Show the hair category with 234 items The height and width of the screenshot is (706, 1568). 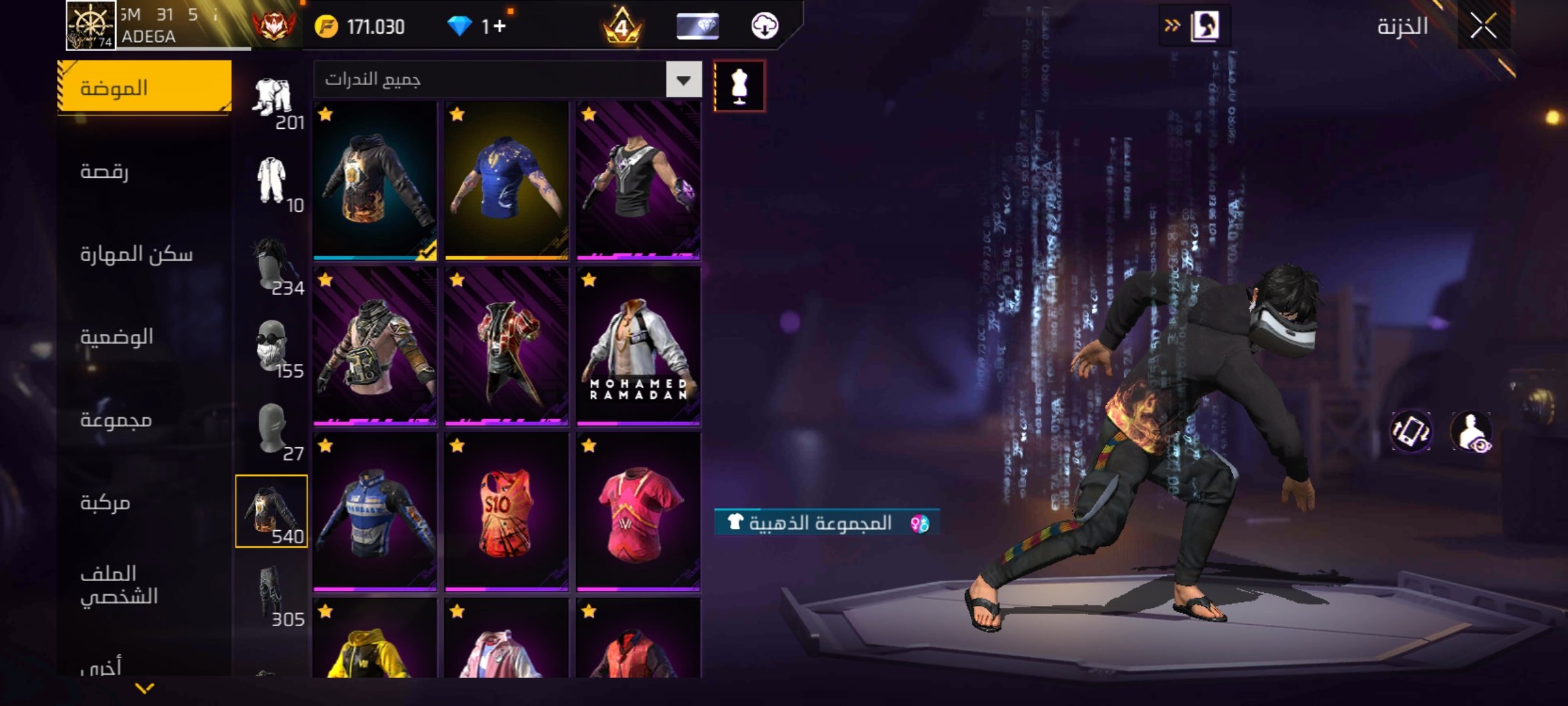point(271,263)
